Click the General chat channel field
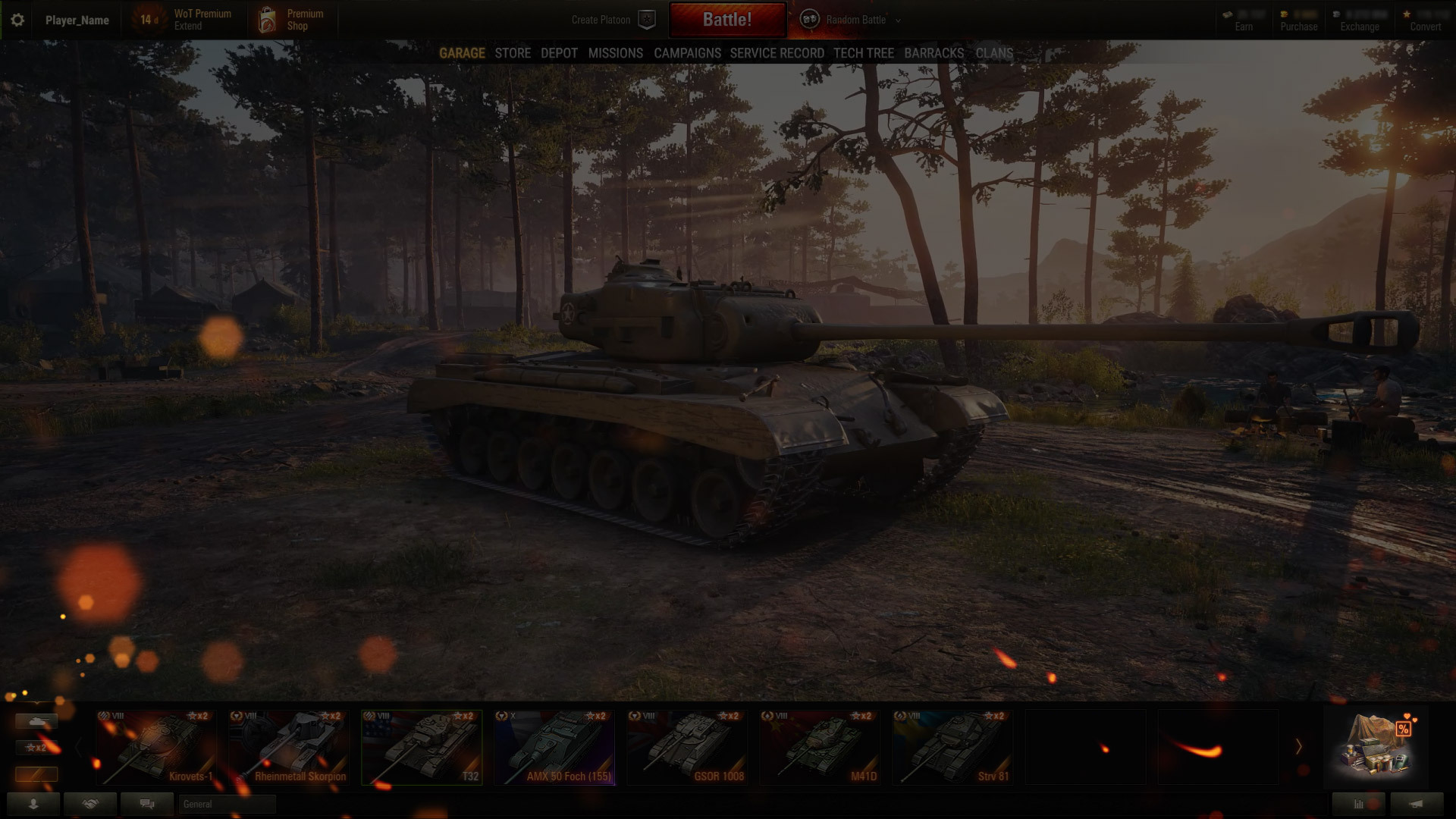 click(227, 804)
